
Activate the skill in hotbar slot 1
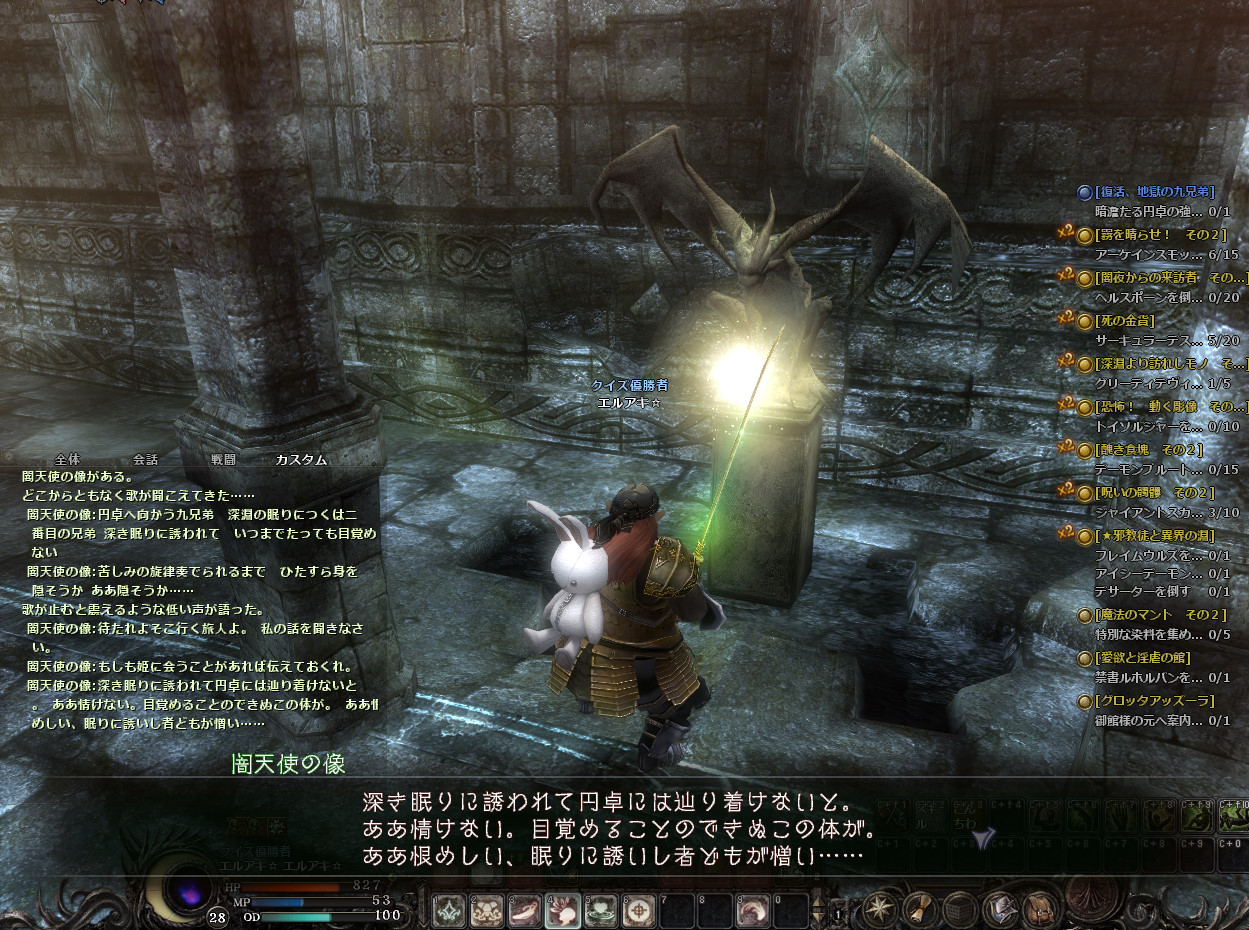(x=448, y=909)
